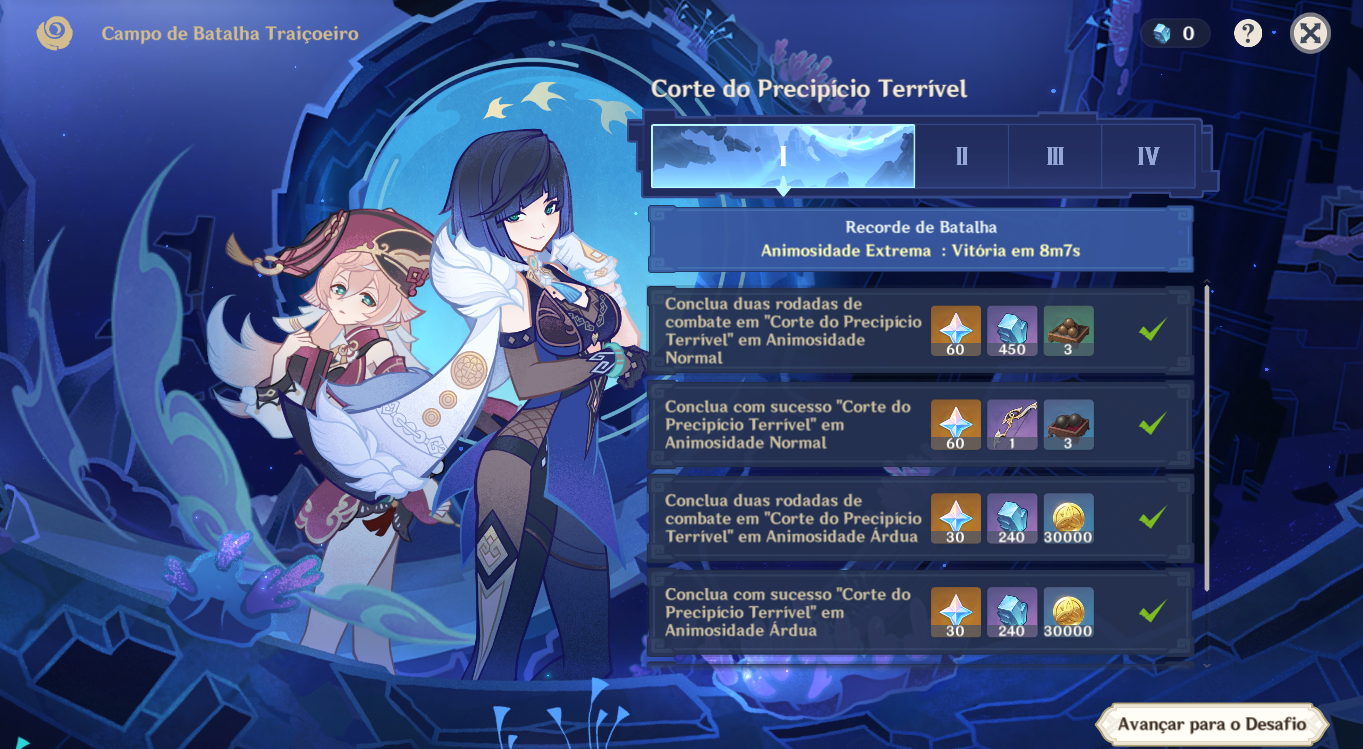The height and width of the screenshot is (749, 1363).
Task: Open the help question mark icon
Action: point(1247,33)
